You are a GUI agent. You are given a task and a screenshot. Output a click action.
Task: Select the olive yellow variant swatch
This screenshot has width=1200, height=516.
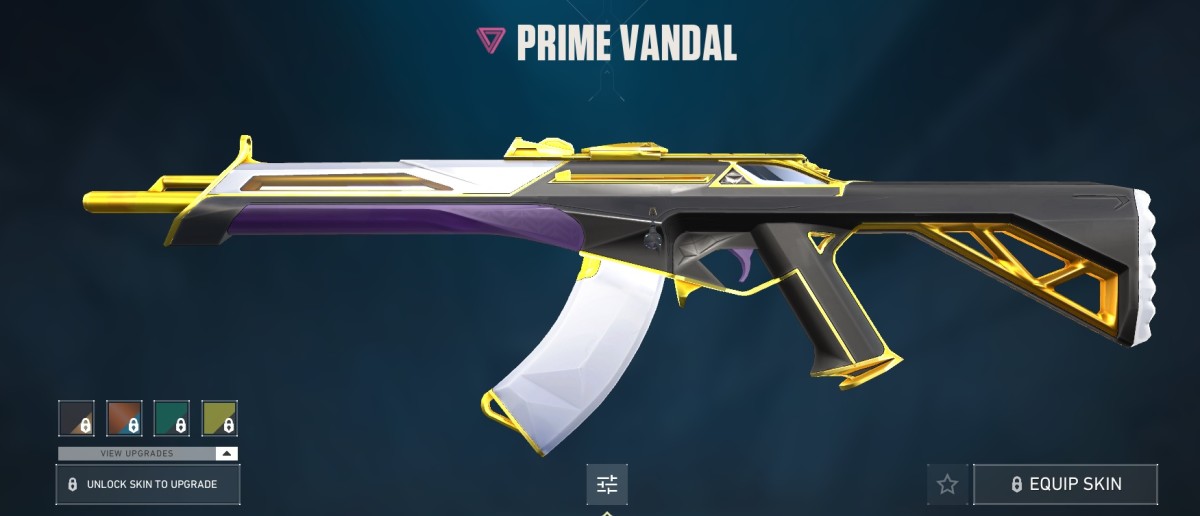coord(220,418)
